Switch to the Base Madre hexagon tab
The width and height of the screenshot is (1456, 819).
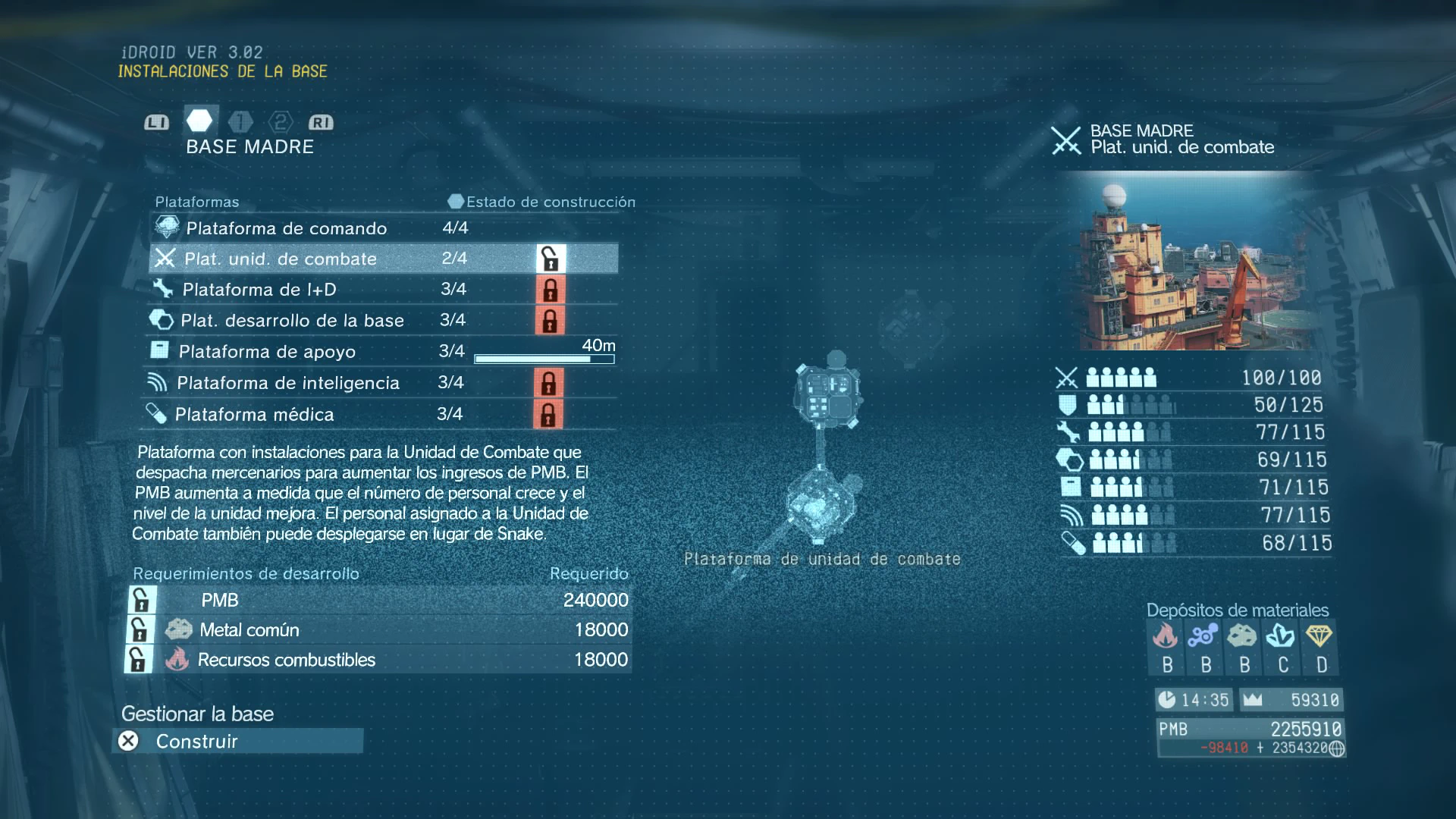coord(199,121)
